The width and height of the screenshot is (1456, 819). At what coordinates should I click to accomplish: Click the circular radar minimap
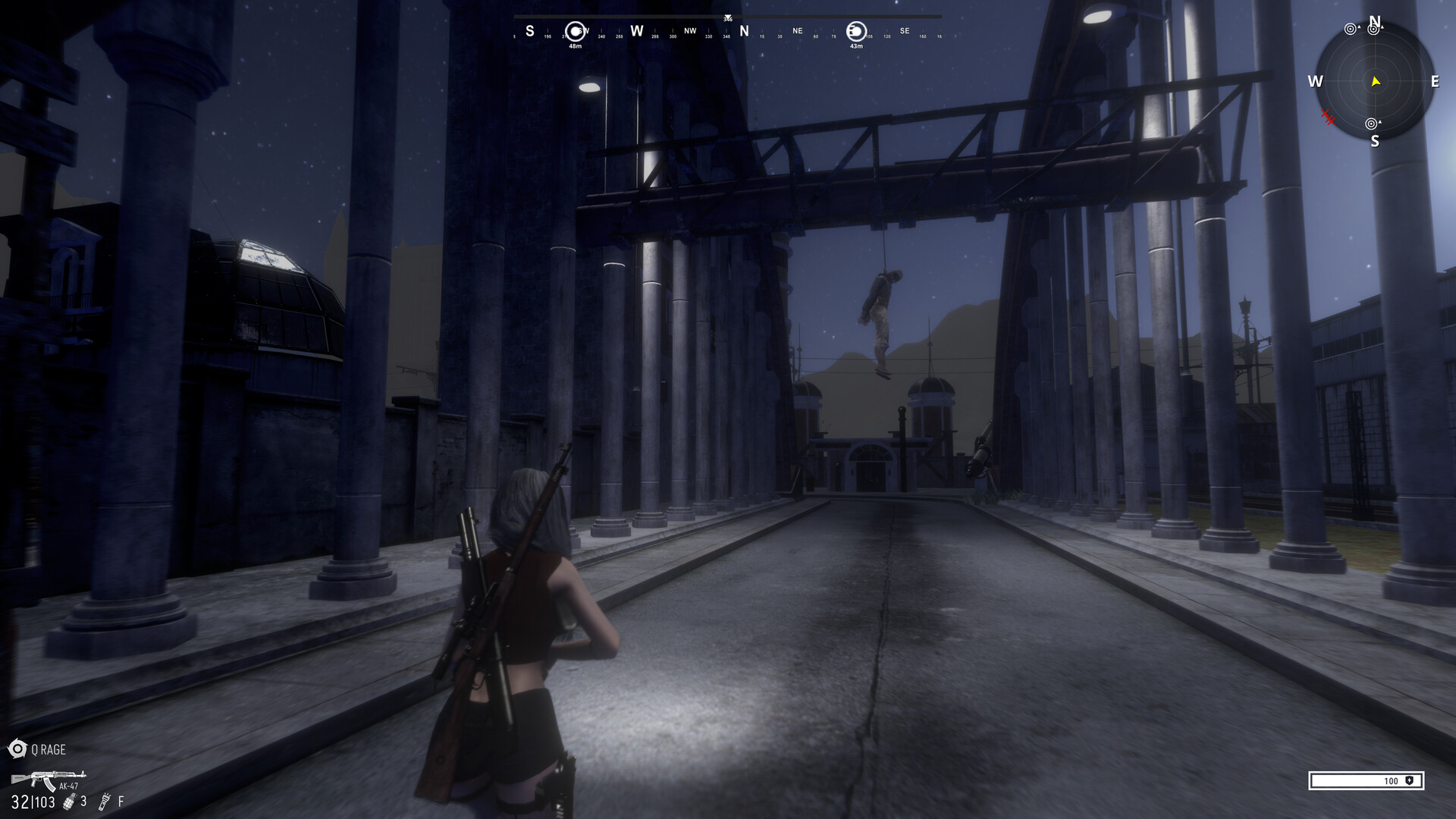click(x=1374, y=81)
